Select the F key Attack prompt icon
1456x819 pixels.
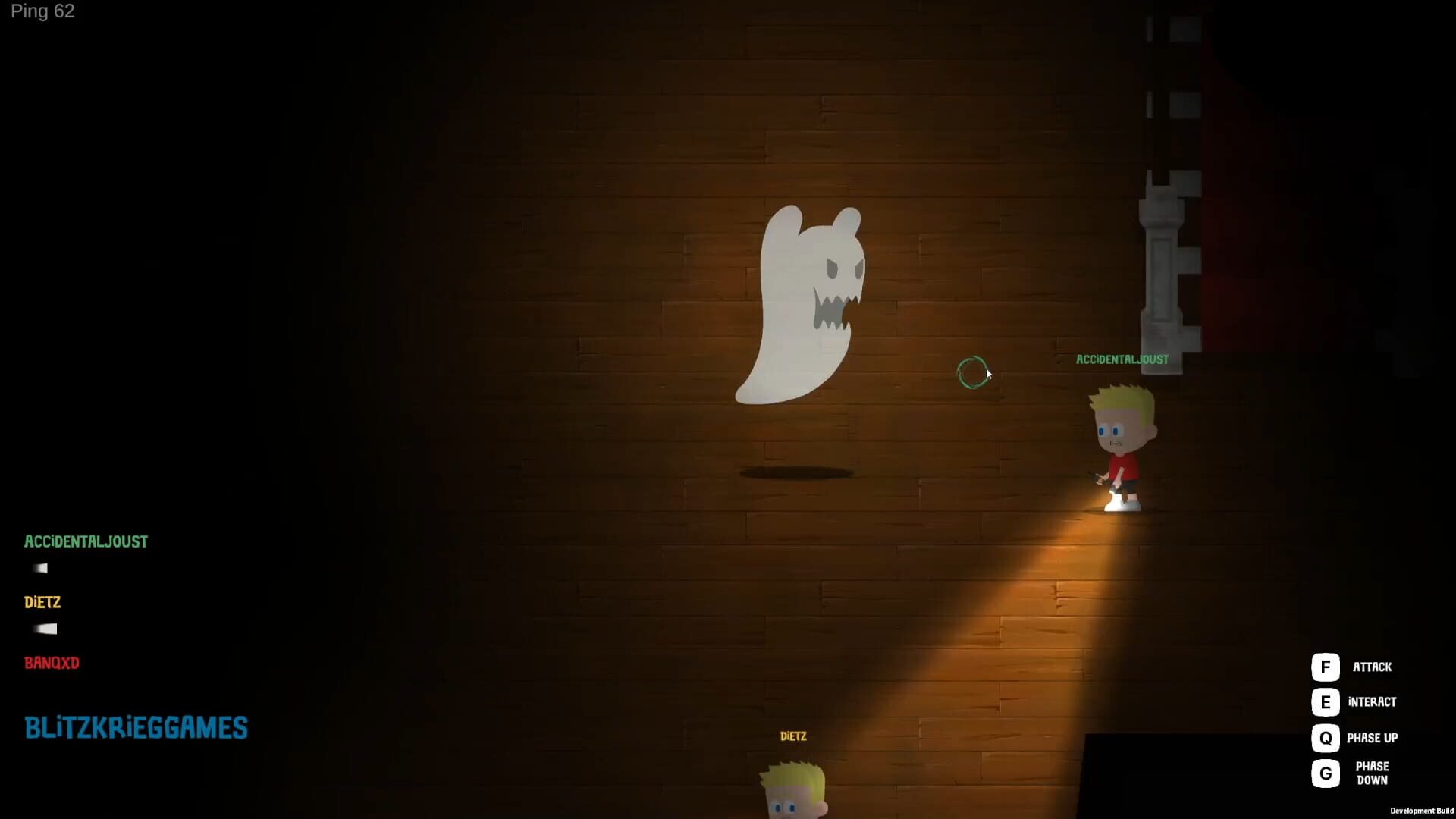1325,667
